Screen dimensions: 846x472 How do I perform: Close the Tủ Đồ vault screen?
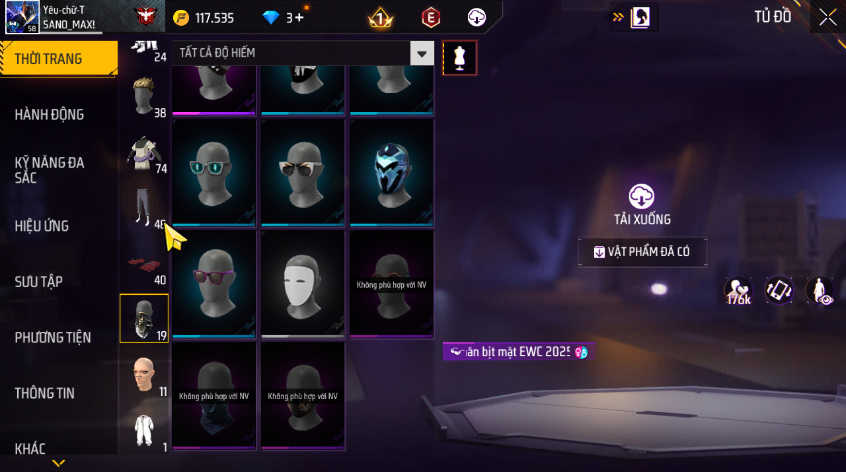coord(828,16)
